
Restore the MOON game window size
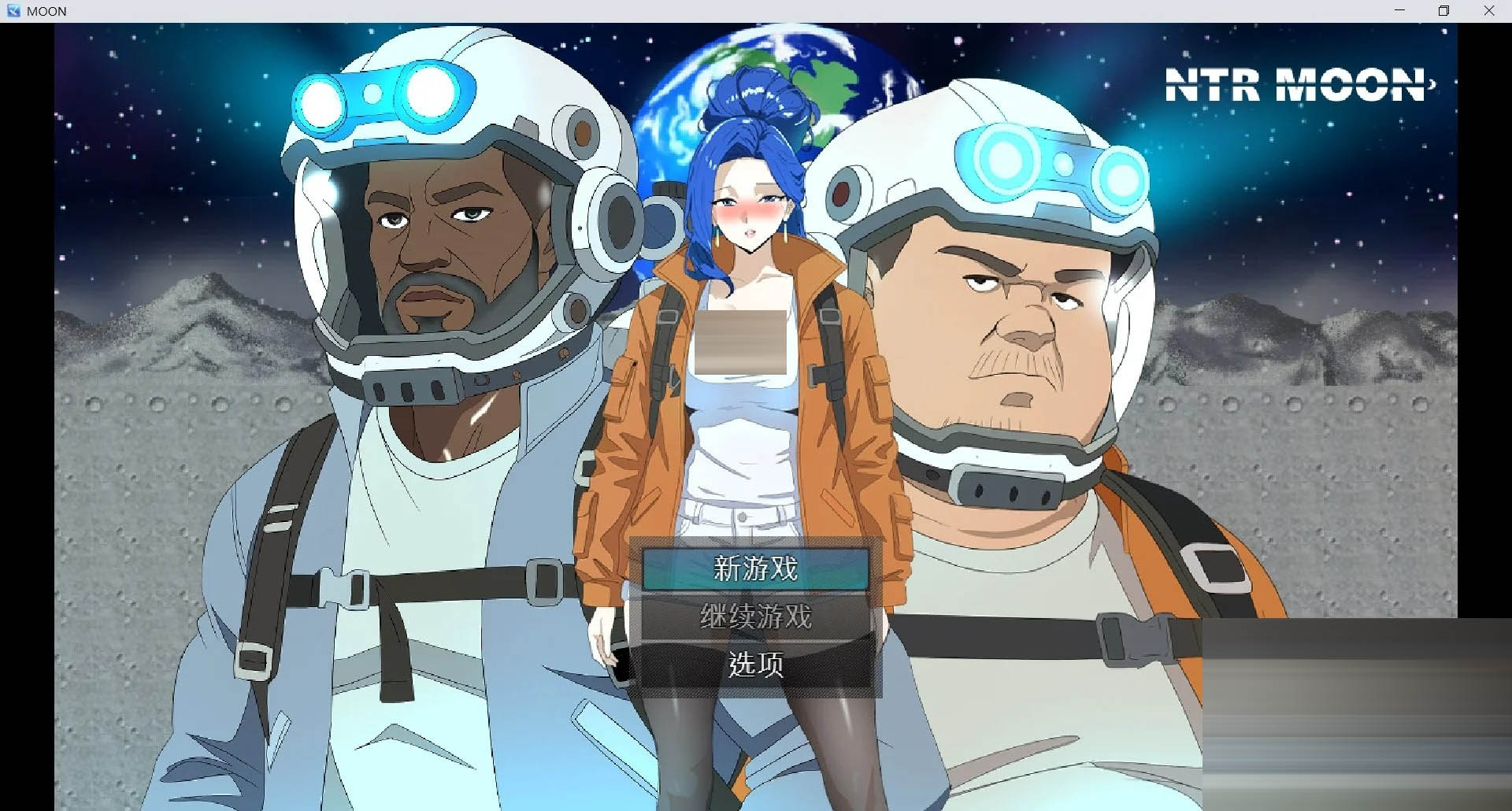[x=1444, y=10]
